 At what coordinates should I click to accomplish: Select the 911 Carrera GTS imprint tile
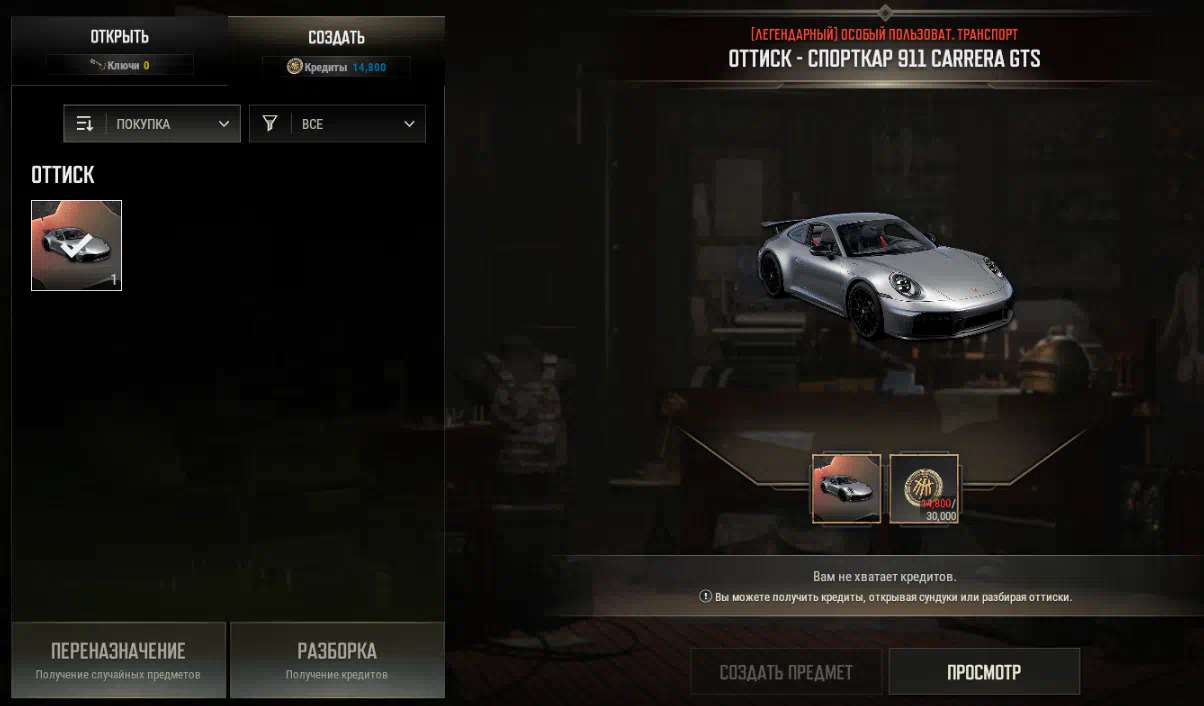(x=77, y=245)
